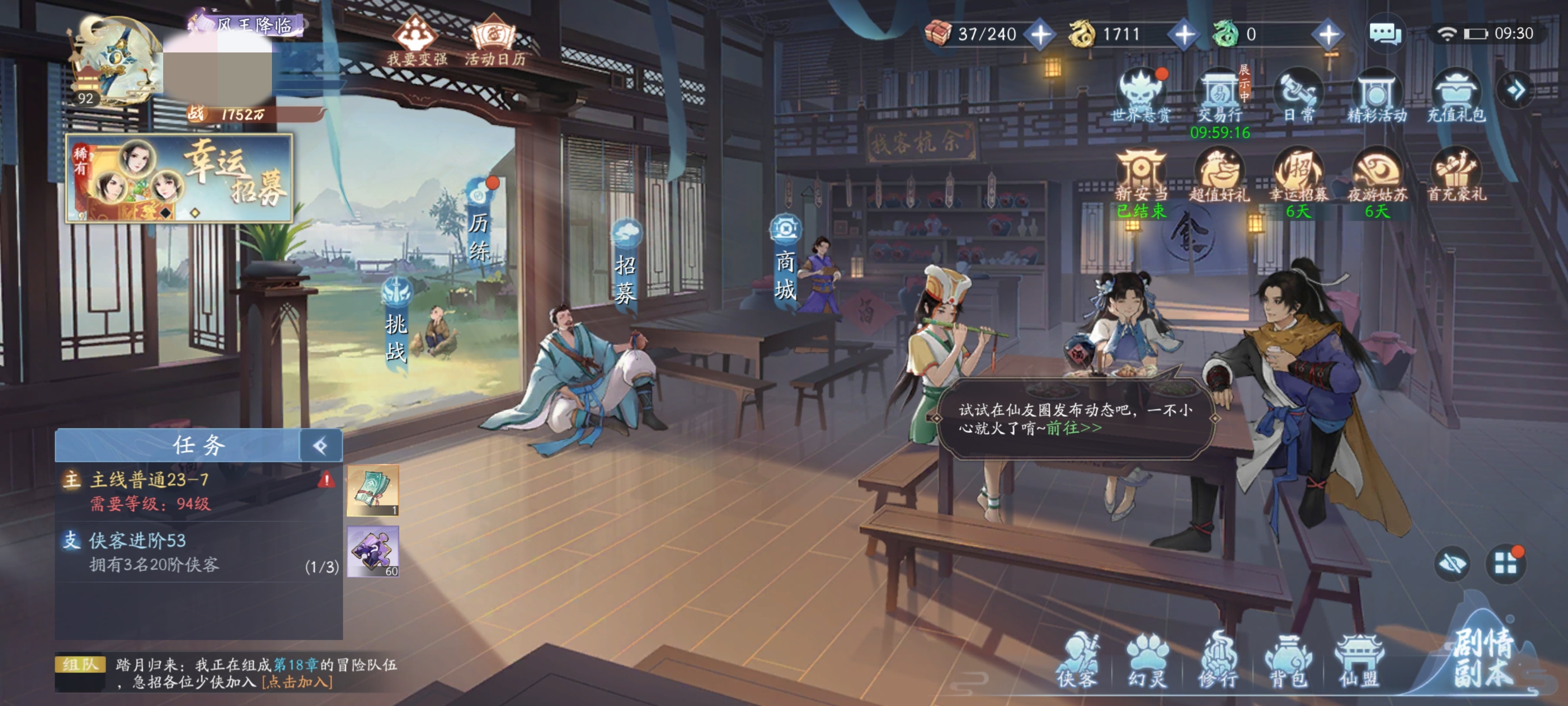Image resolution: width=1568 pixels, height=706 pixels.
Task: Open the 世界悬赏 bounty icon
Action: (x=1141, y=96)
